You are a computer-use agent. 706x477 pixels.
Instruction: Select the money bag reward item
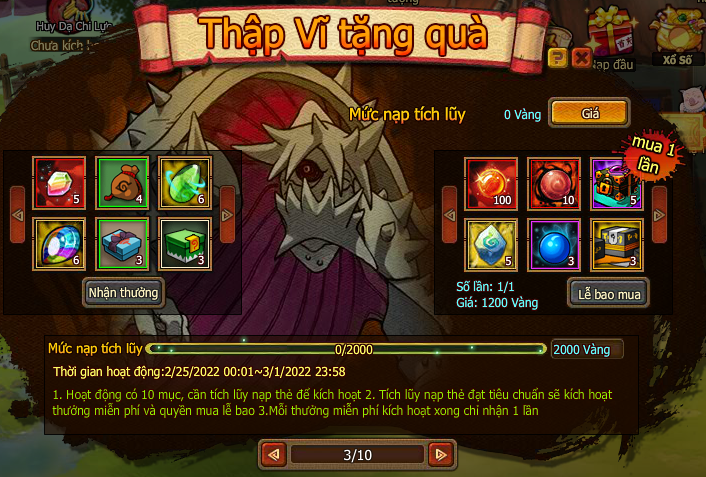(x=122, y=180)
